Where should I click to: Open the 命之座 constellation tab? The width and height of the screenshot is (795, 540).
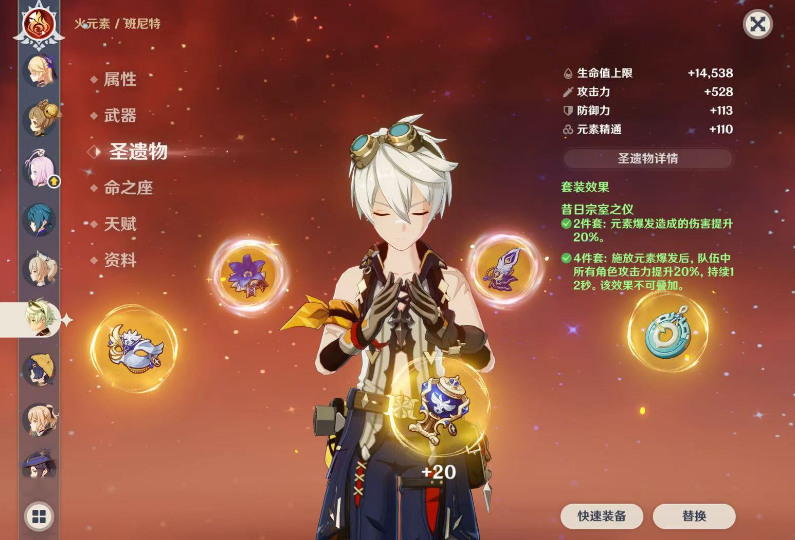128,188
